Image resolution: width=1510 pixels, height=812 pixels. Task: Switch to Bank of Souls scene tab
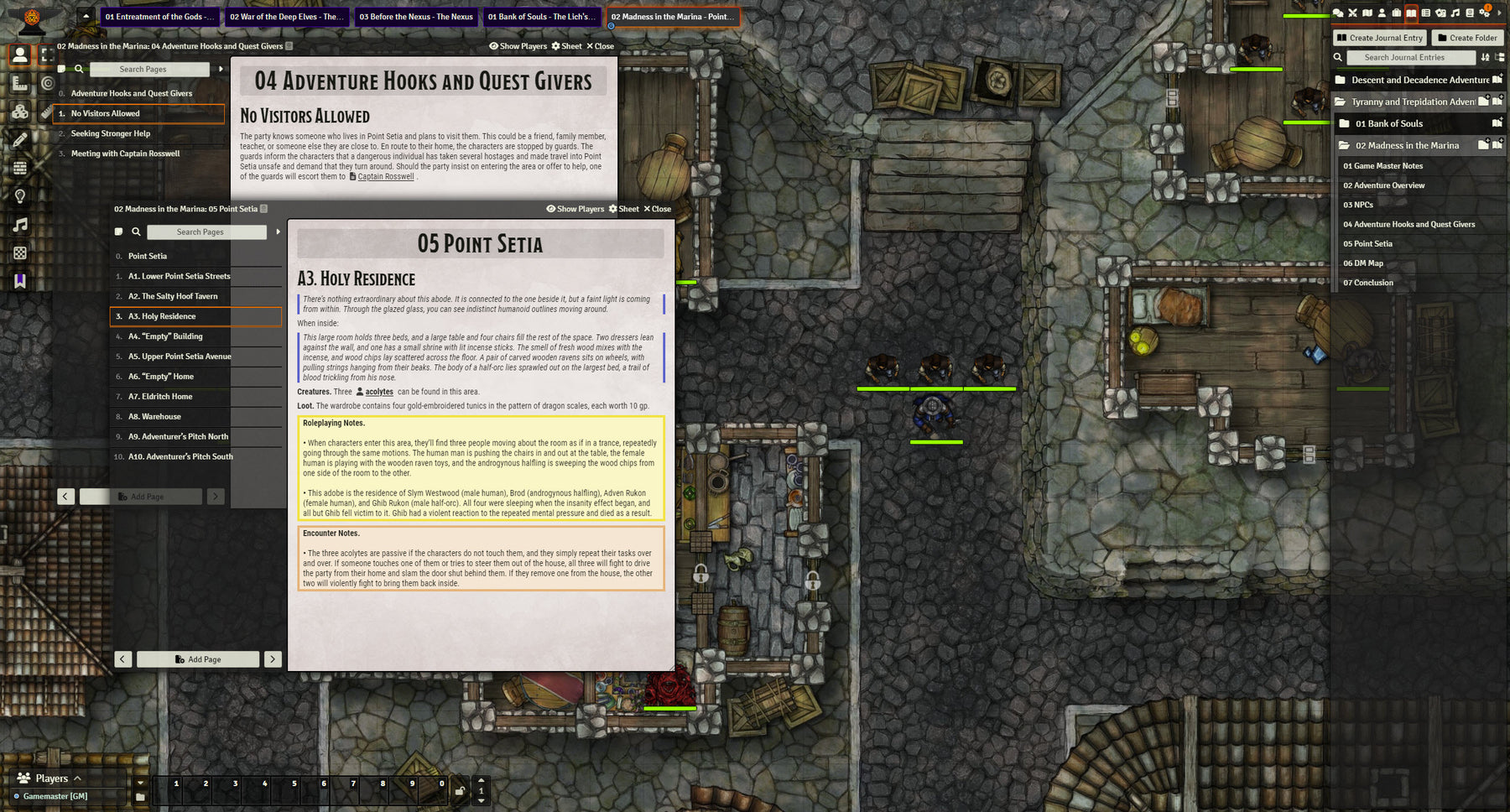coord(542,17)
